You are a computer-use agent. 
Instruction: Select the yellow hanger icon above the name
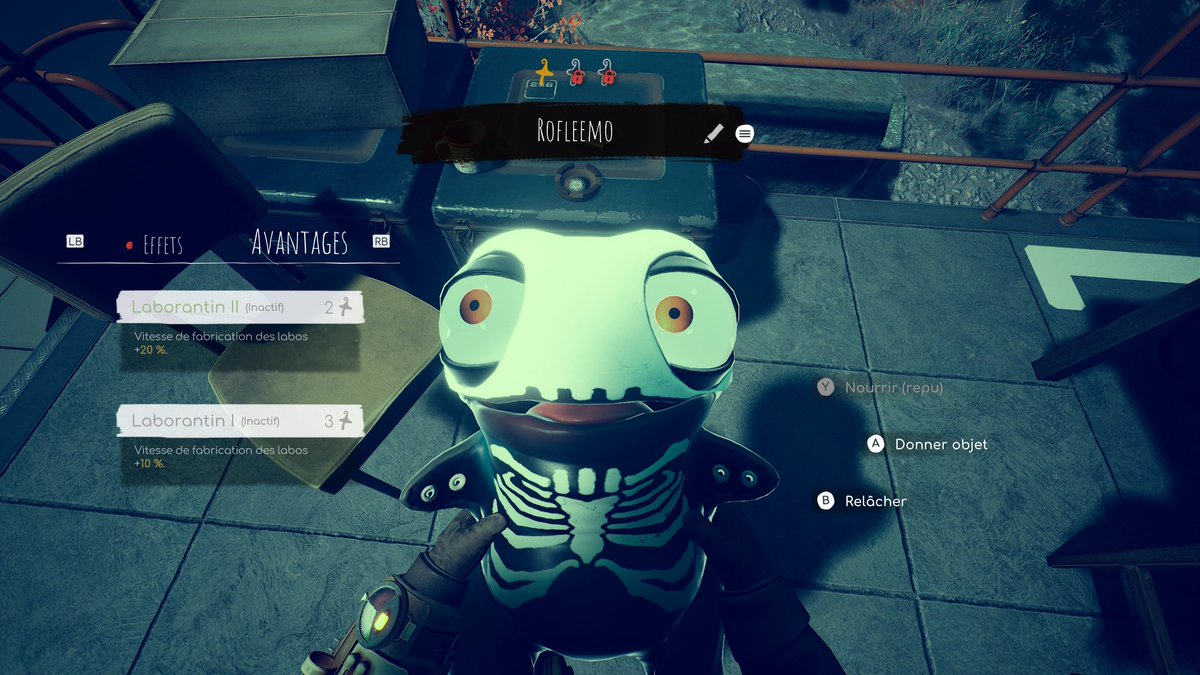[x=544, y=72]
